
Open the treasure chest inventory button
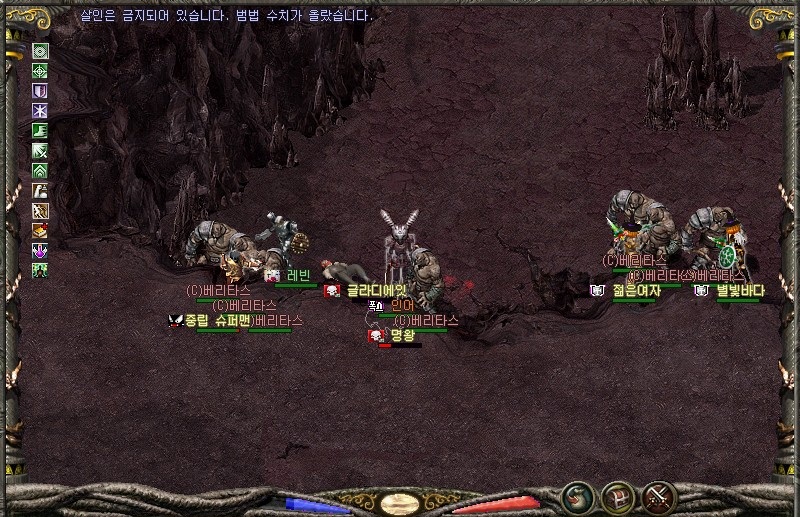point(618,497)
